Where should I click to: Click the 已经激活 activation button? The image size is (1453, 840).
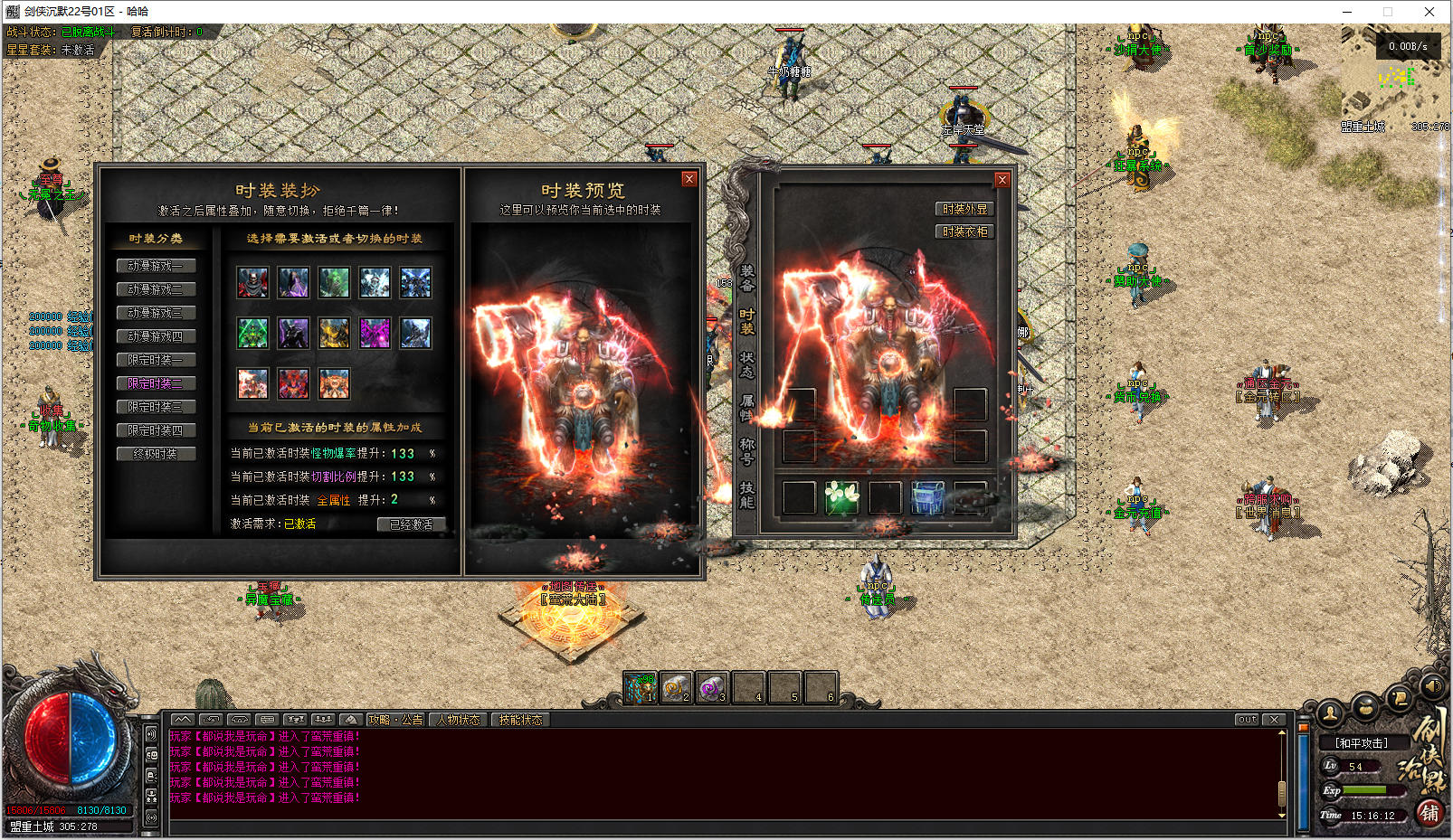(411, 524)
